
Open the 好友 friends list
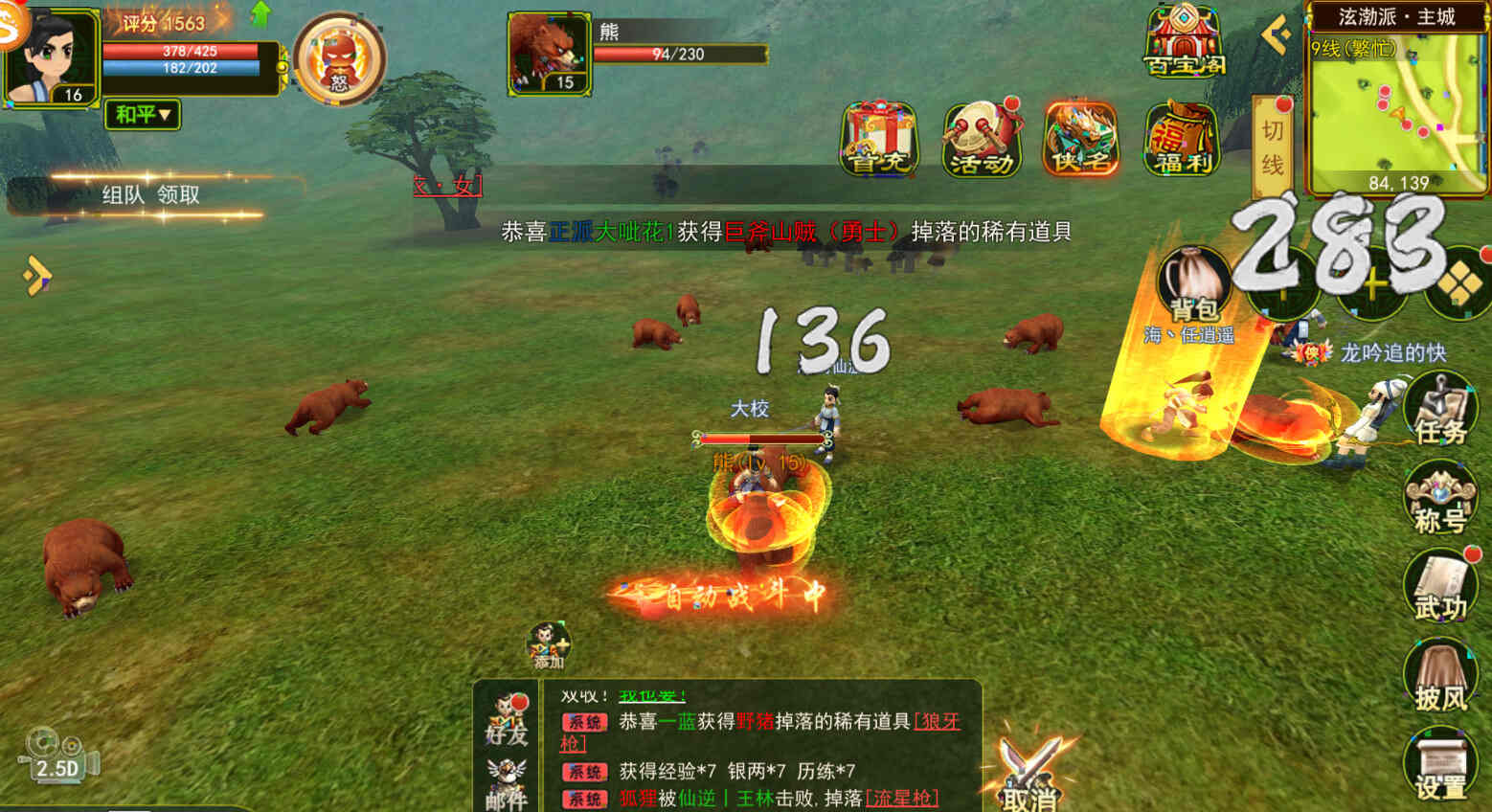click(x=507, y=719)
